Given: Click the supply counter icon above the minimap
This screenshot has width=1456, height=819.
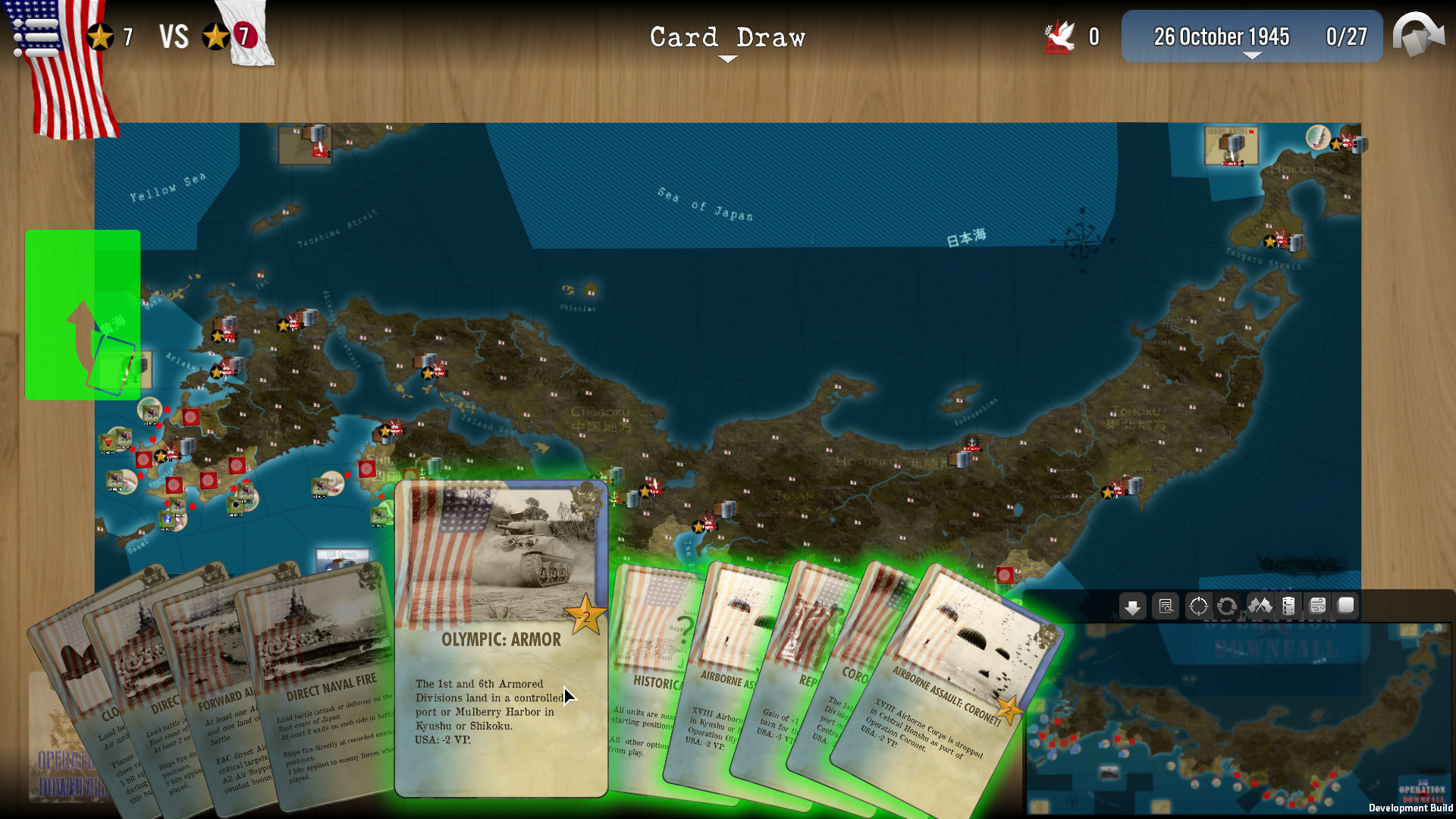Looking at the screenshot, I should coord(1290,607).
